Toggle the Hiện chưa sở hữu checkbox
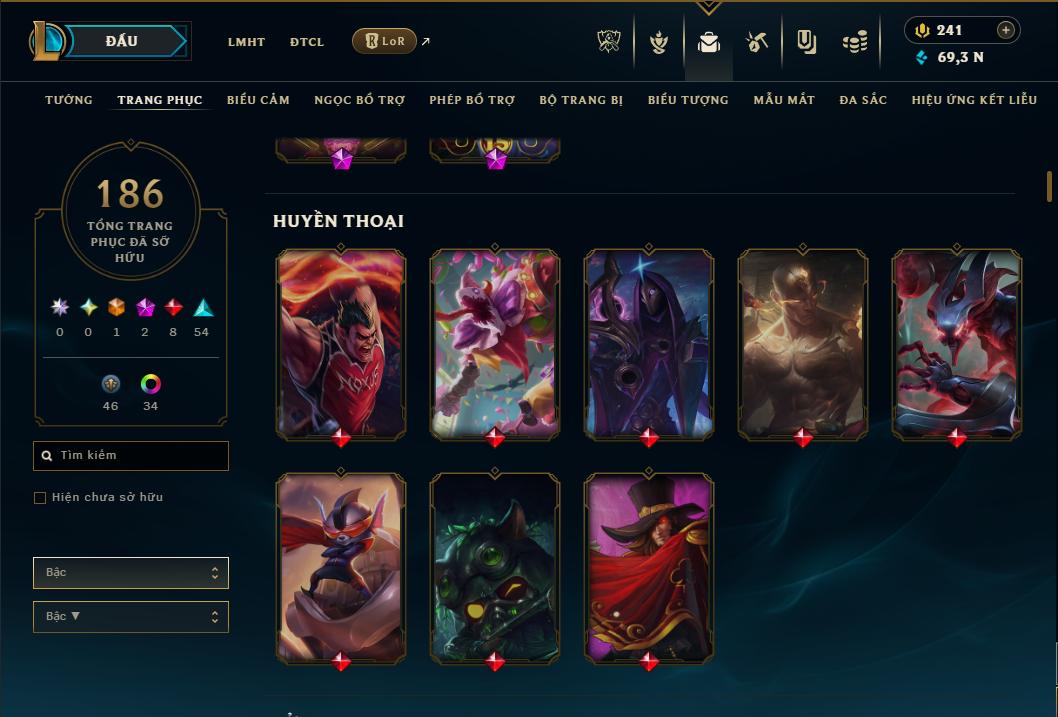 click(40, 498)
